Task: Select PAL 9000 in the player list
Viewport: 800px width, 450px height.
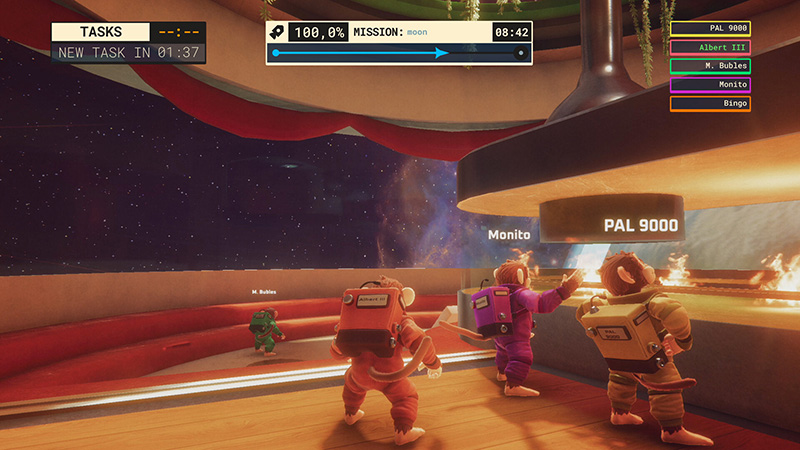Action: point(710,29)
